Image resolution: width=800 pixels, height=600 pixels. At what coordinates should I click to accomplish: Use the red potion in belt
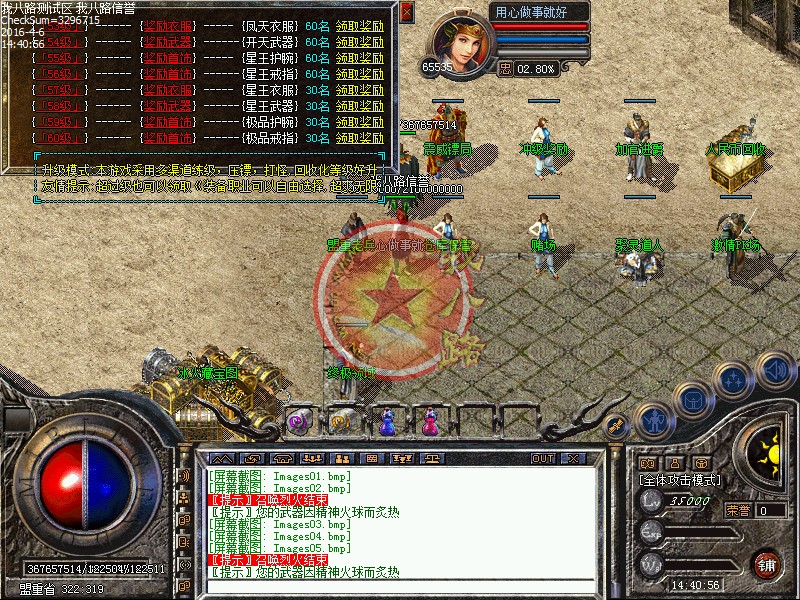[x=430, y=423]
